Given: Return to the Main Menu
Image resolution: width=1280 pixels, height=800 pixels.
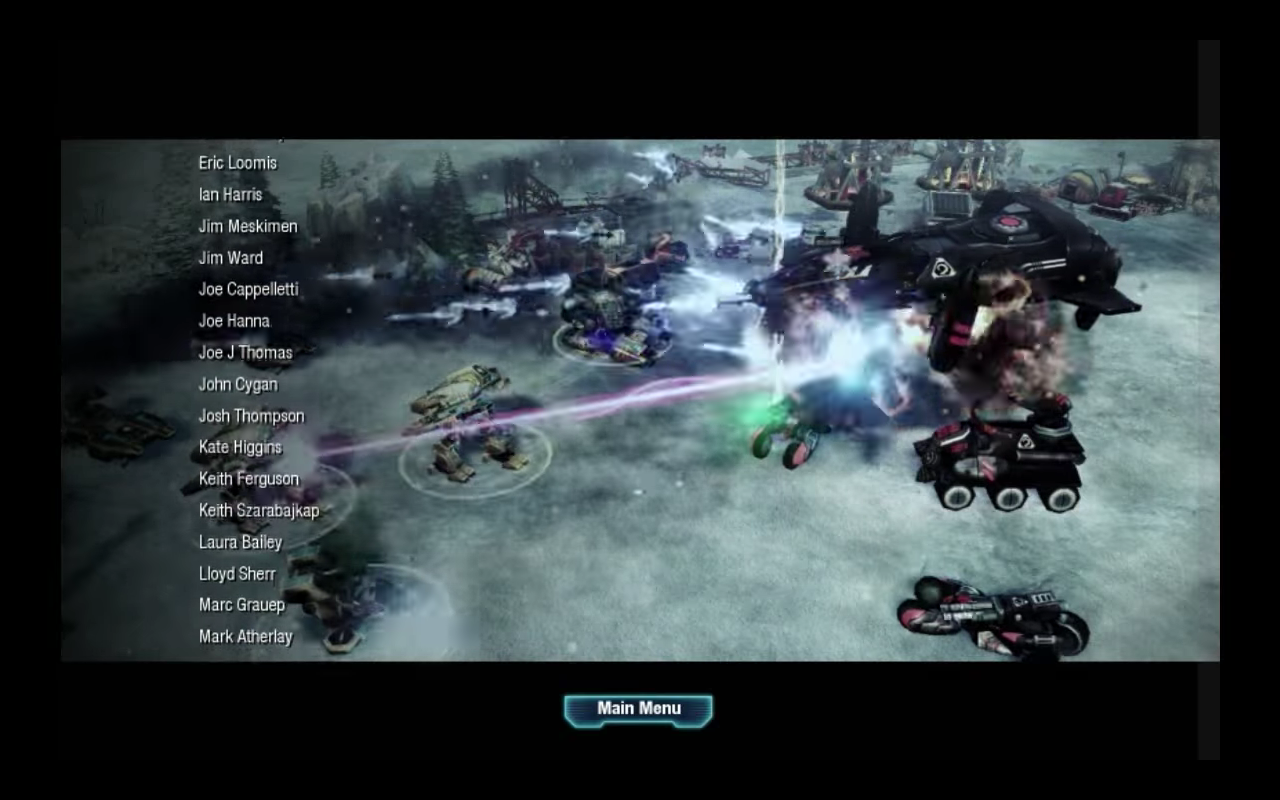Looking at the screenshot, I should (638, 709).
